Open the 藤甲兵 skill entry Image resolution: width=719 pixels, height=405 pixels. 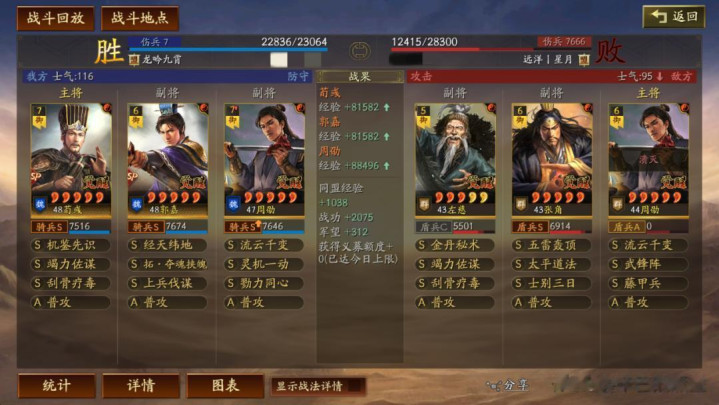pyautogui.click(x=648, y=283)
